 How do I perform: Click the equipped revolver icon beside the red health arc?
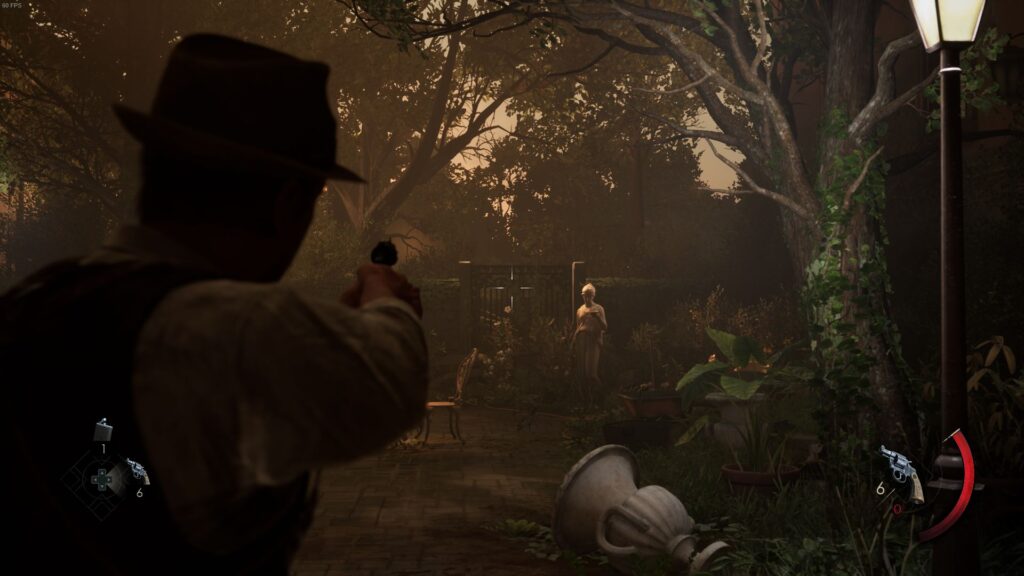click(901, 470)
